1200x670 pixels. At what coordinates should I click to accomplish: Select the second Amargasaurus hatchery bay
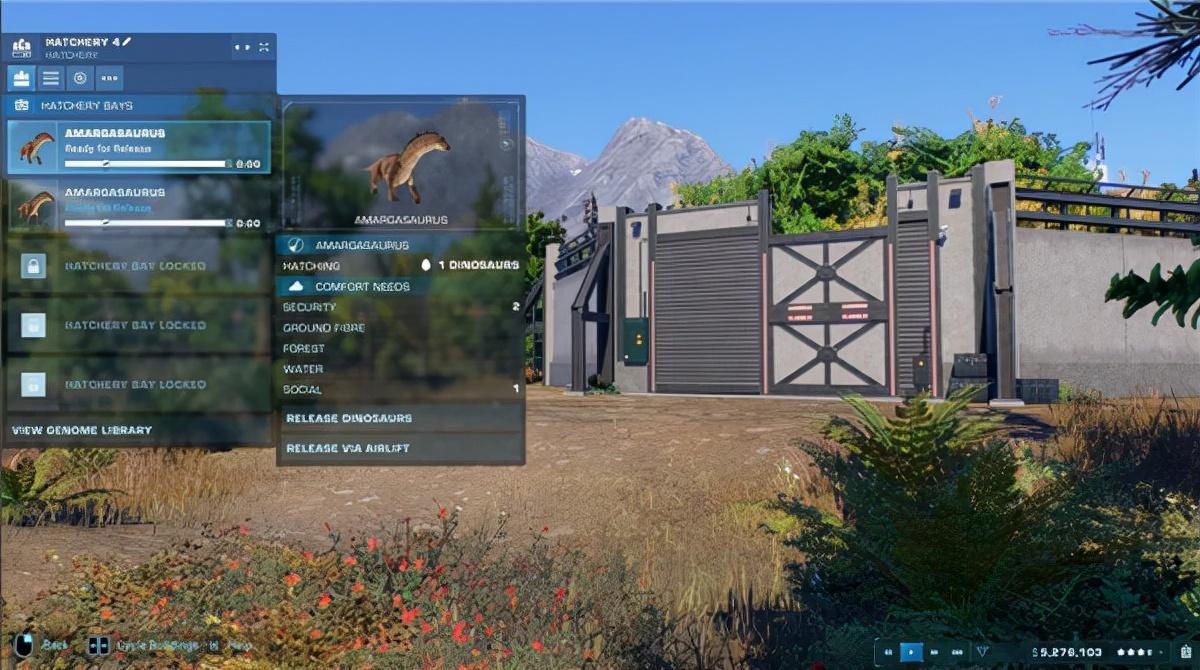[138, 206]
